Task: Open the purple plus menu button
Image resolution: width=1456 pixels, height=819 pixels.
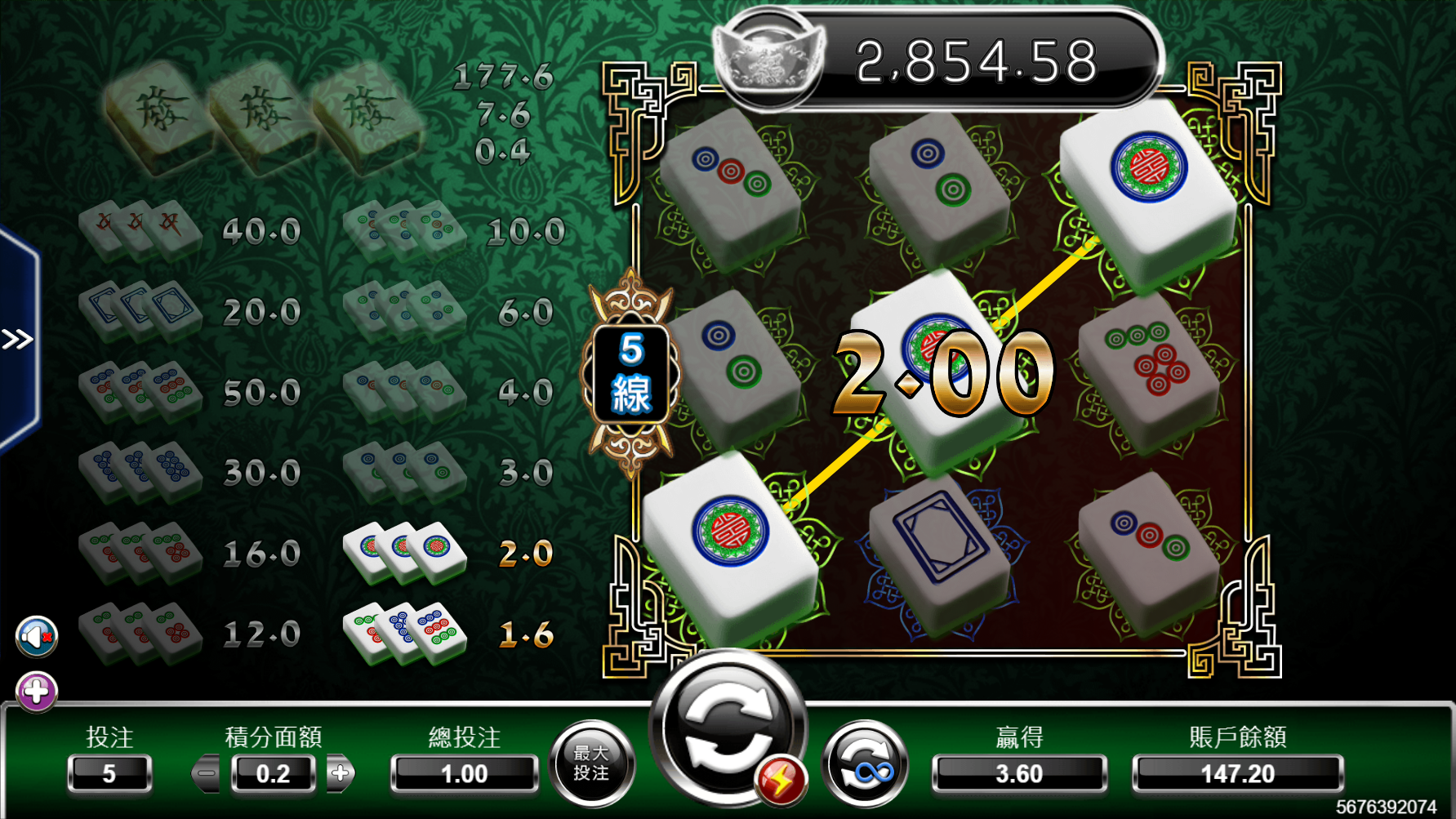Action: (37, 692)
